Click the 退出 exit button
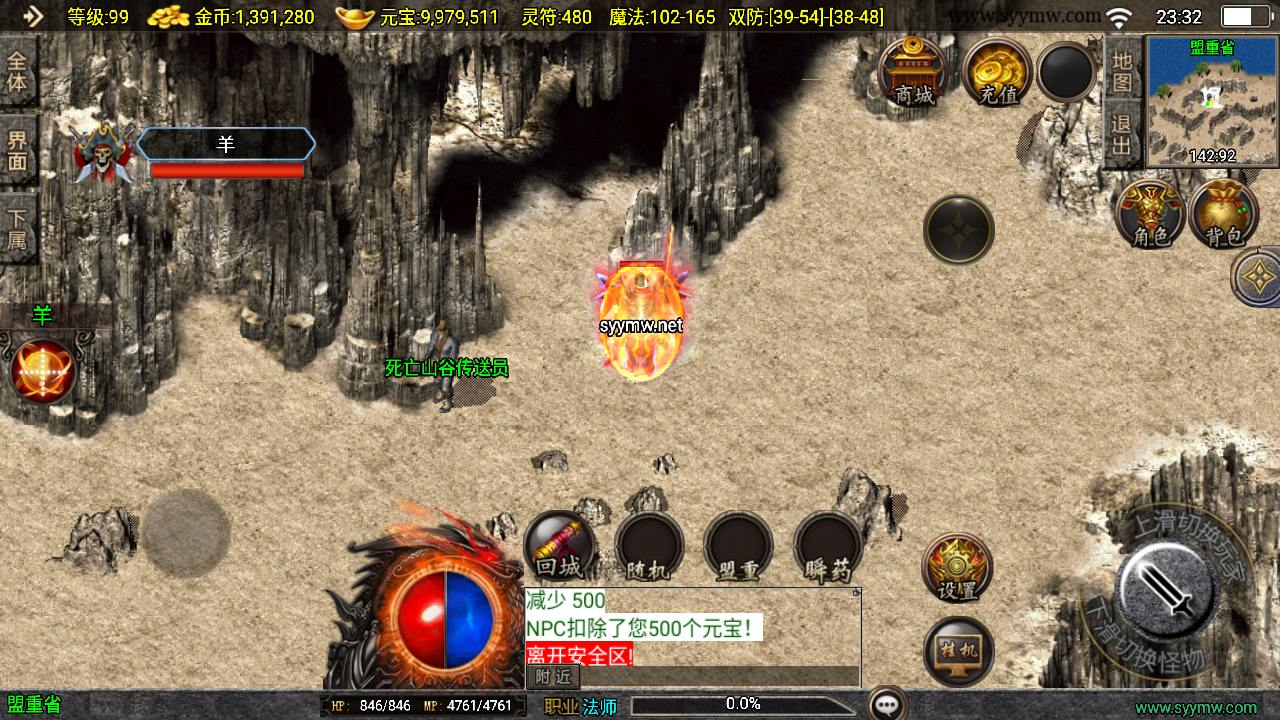Image resolution: width=1280 pixels, height=720 pixels. pyautogui.click(x=1122, y=135)
